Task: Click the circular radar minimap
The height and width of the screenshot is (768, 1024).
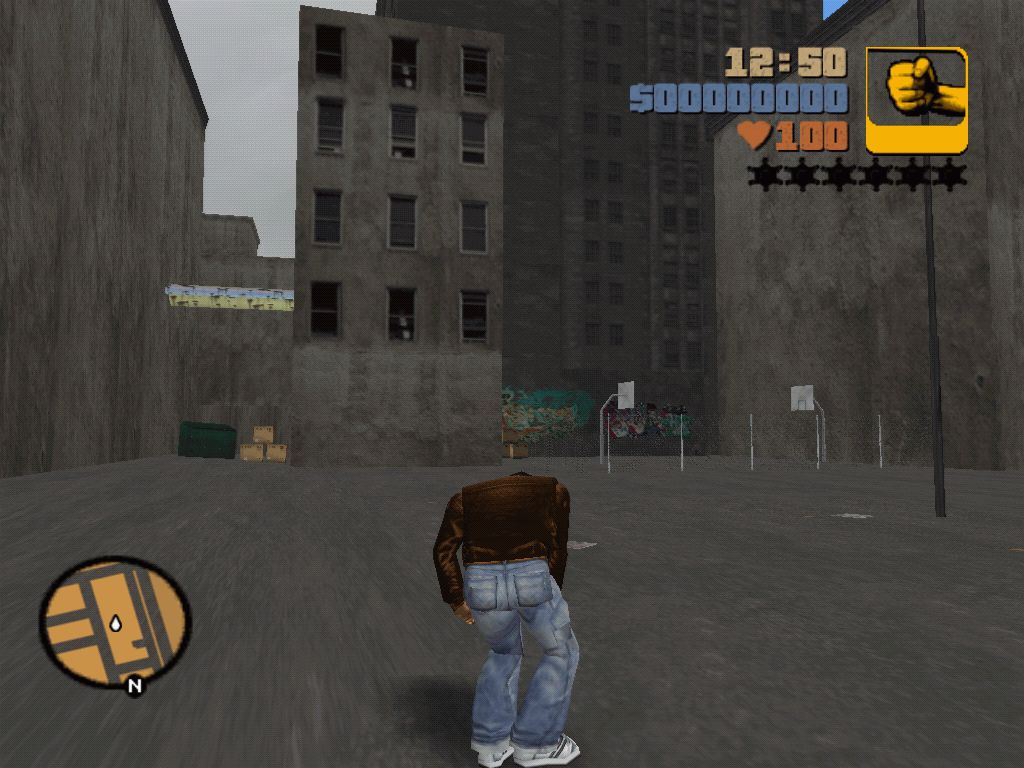Action: [x=114, y=621]
